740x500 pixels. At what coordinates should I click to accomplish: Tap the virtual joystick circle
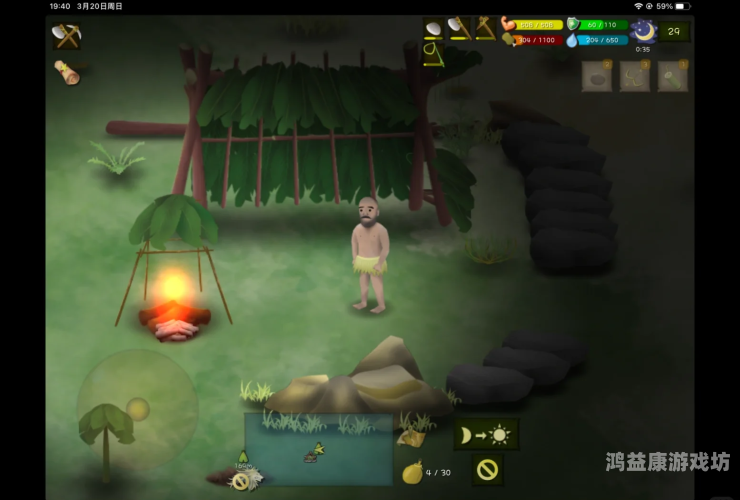(x=137, y=408)
